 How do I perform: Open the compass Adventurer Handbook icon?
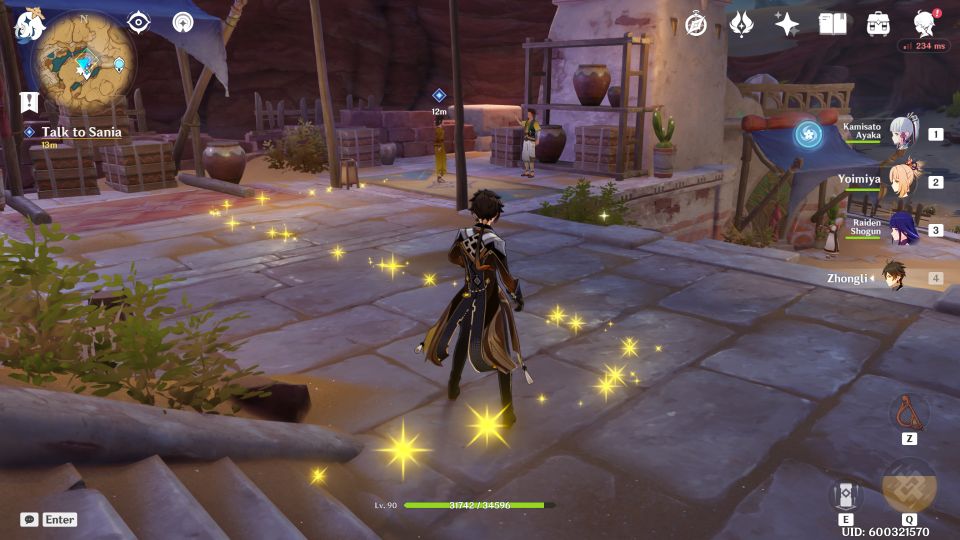coord(696,24)
